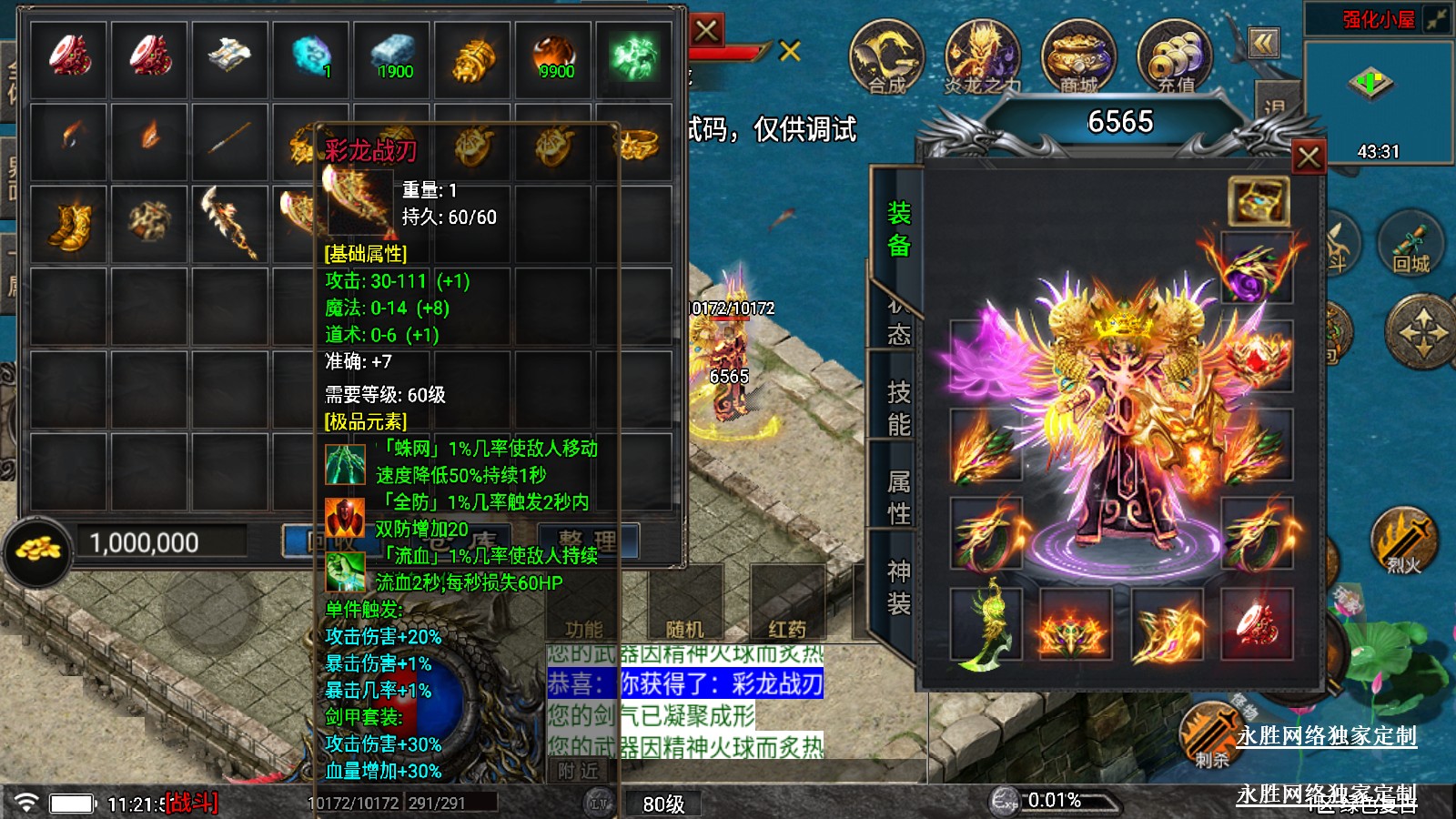Open the 强化小屋 map header
1456x819 pixels.
tap(1378, 19)
